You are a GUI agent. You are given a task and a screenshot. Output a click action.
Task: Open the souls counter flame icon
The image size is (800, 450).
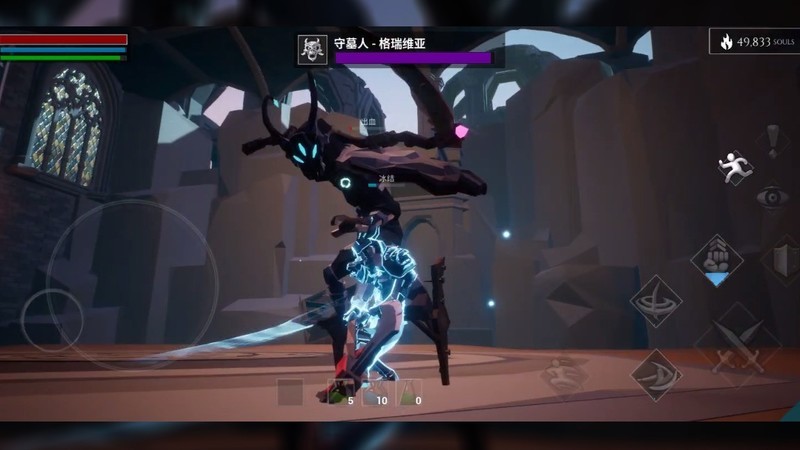tap(726, 42)
